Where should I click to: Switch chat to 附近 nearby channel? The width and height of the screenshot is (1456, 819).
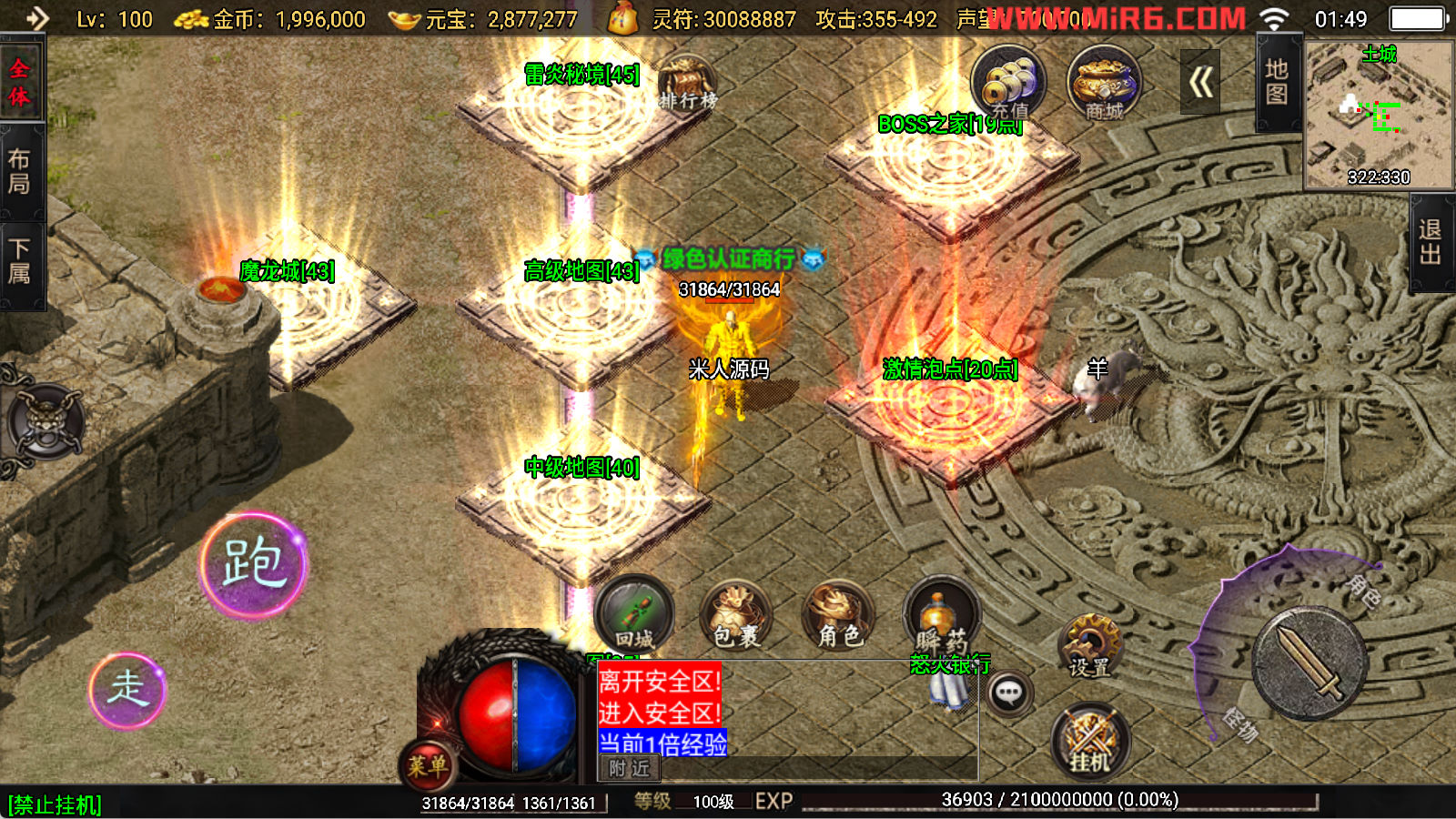point(629,769)
